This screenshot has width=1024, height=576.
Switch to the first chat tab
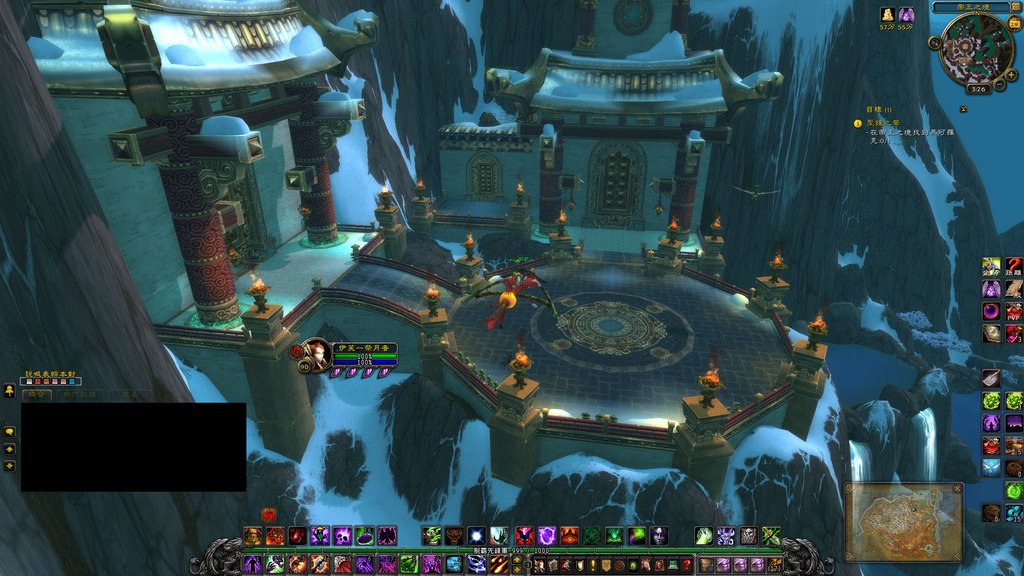coord(38,395)
